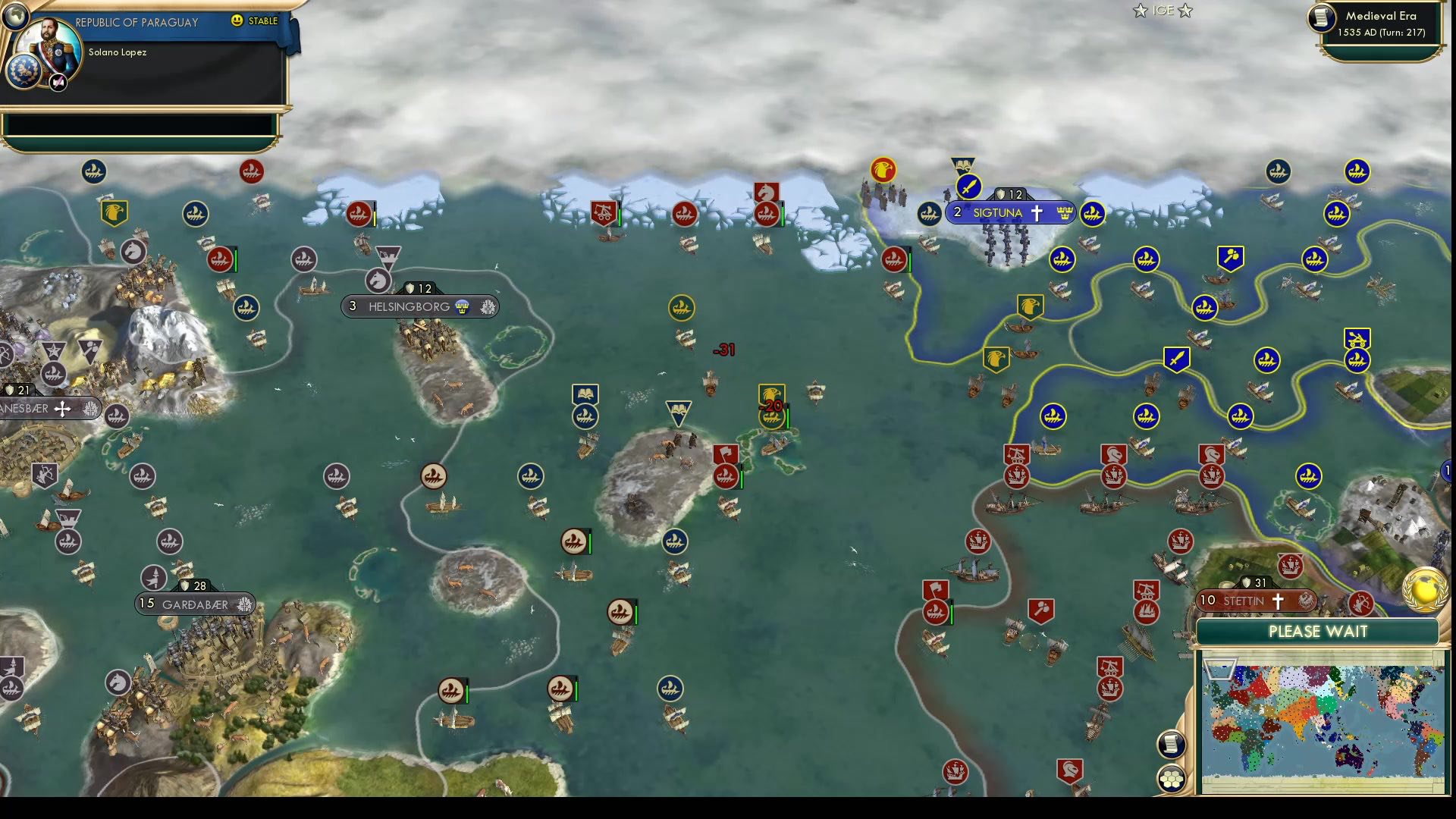Select the golden eagle emblem near Sigtuna
This screenshot has height=819, width=1456.
coord(882,171)
